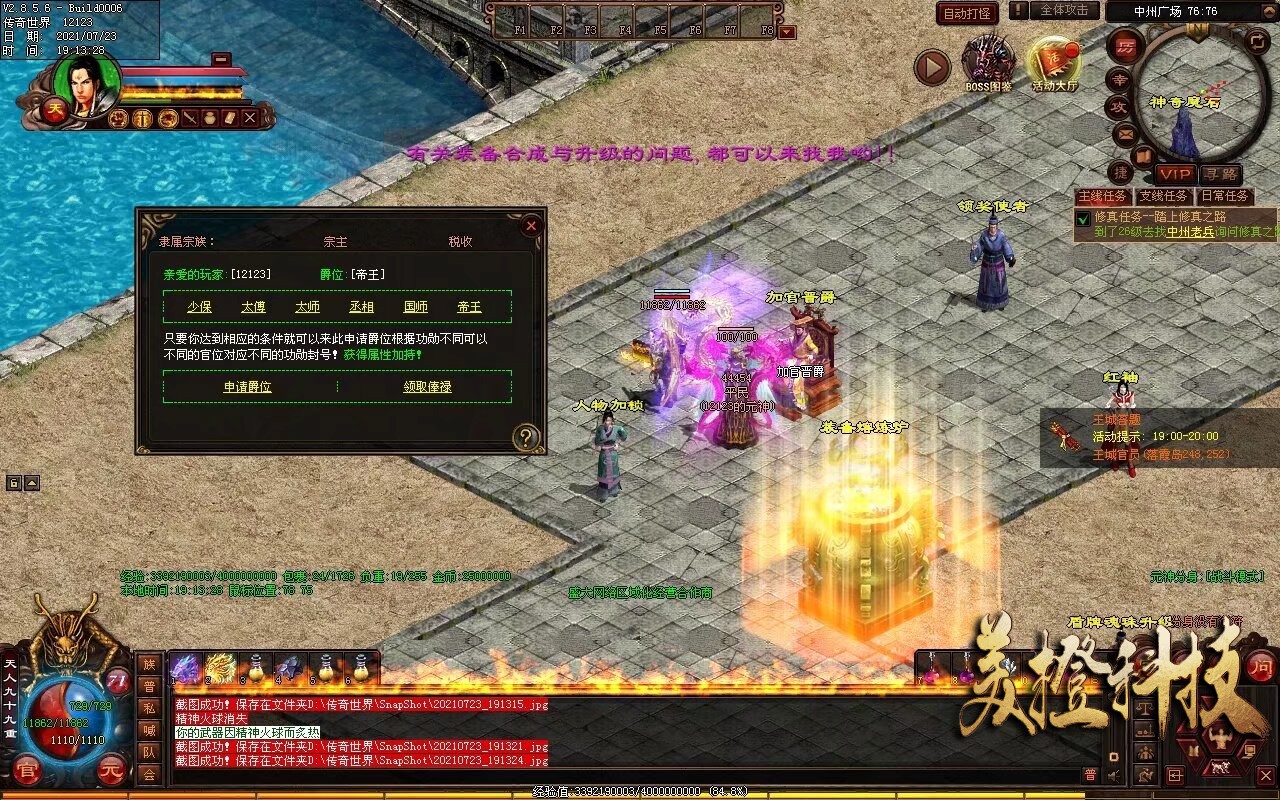Mute game sound with the speaker icon
The height and width of the screenshot is (800, 1280).
[1113, 774]
